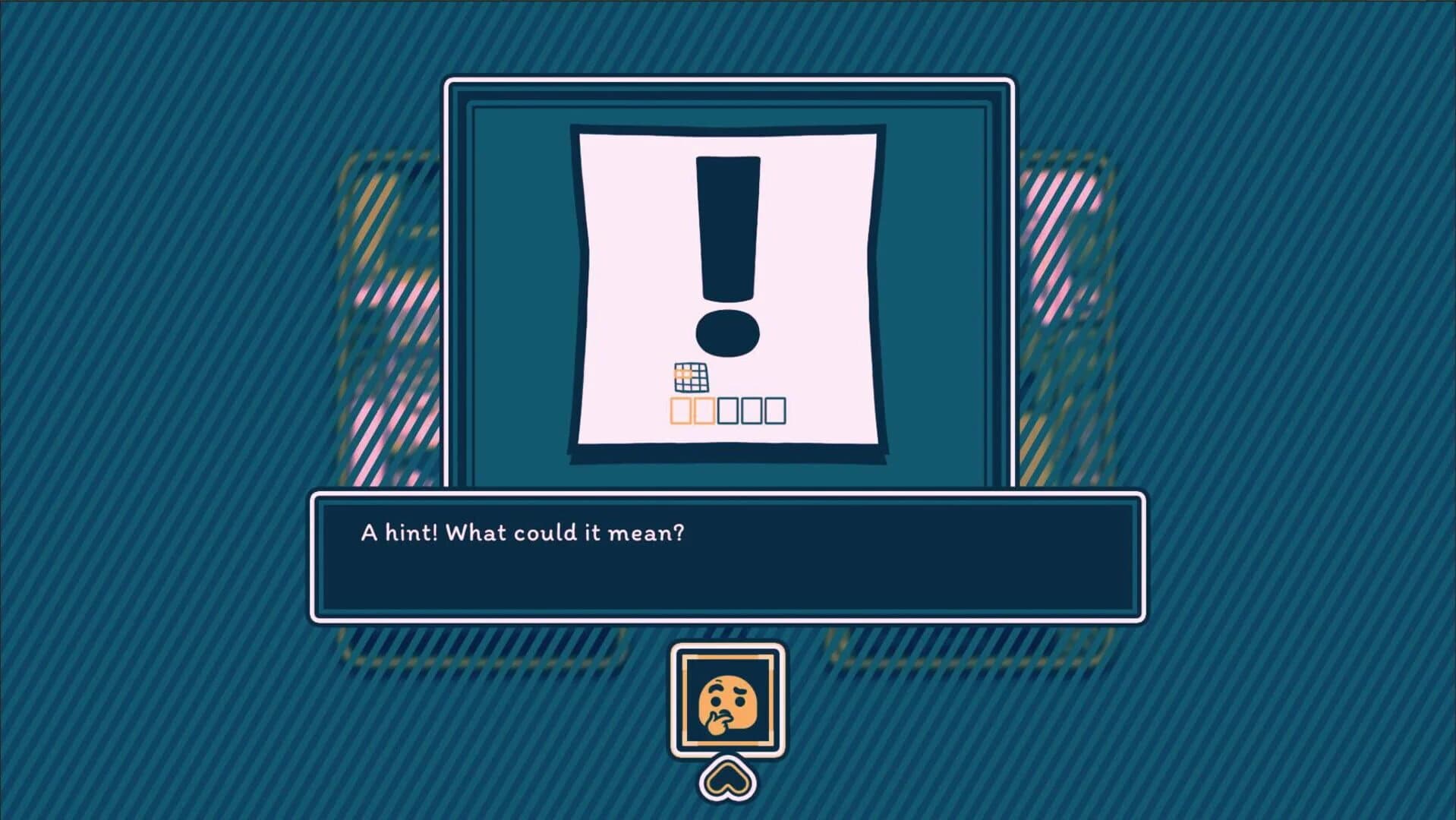1456x820 pixels.
Task: Toggle the third unfilled hint square
Action: (728, 411)
